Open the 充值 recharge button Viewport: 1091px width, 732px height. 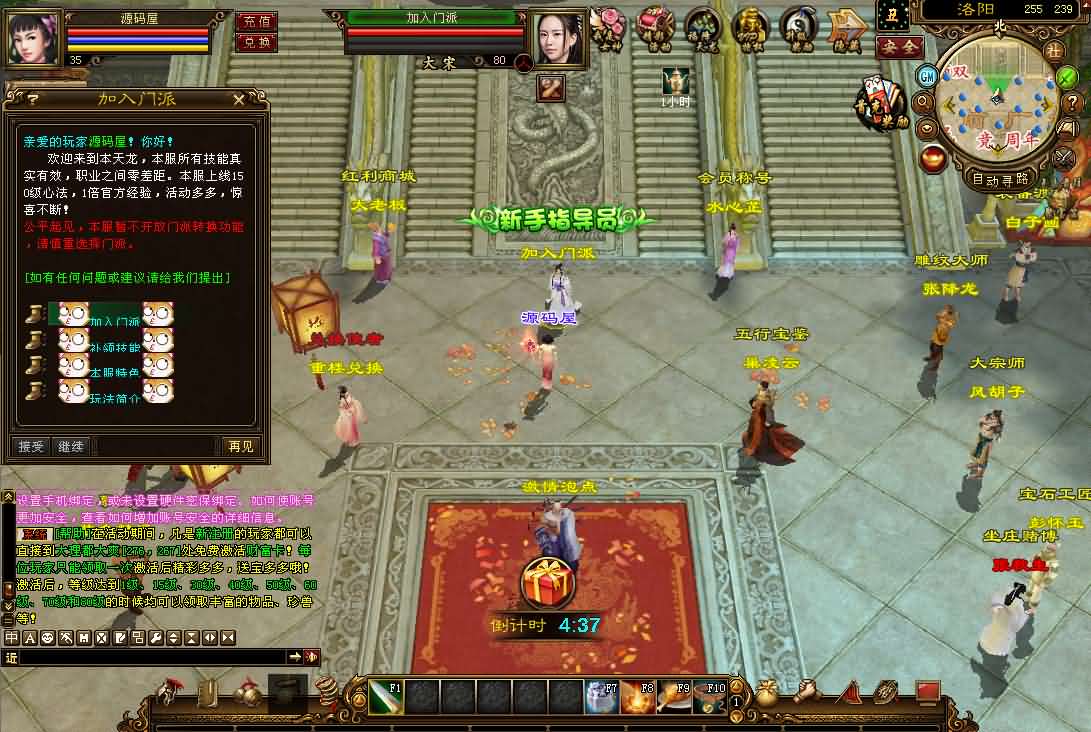256,21
